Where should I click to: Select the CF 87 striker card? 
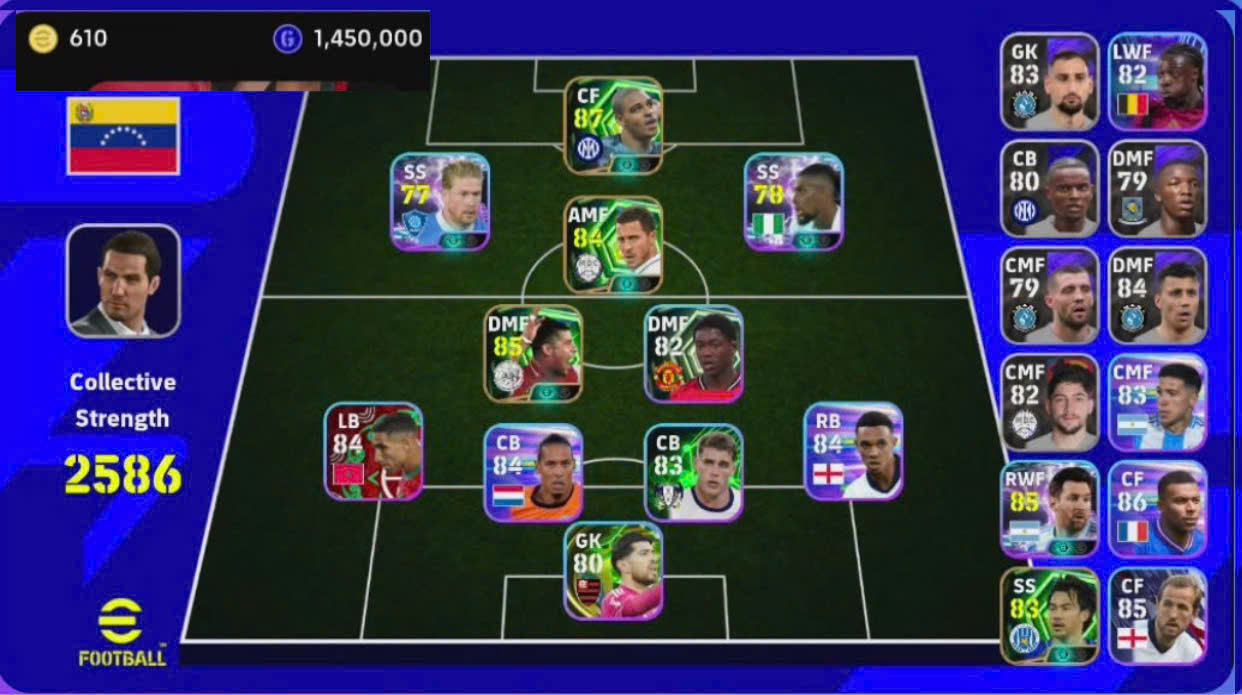[613, 126]
